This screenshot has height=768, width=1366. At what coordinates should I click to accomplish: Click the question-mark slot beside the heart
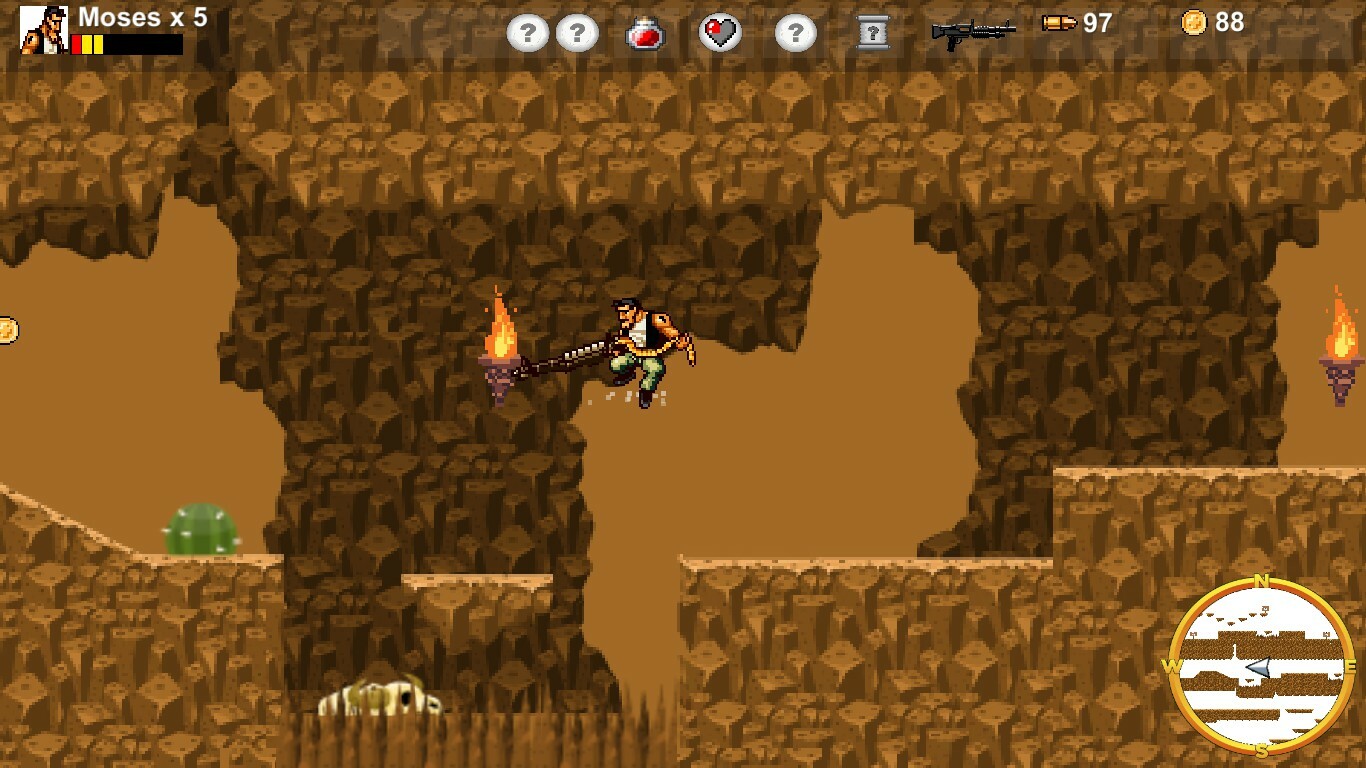tap(794, 31)
